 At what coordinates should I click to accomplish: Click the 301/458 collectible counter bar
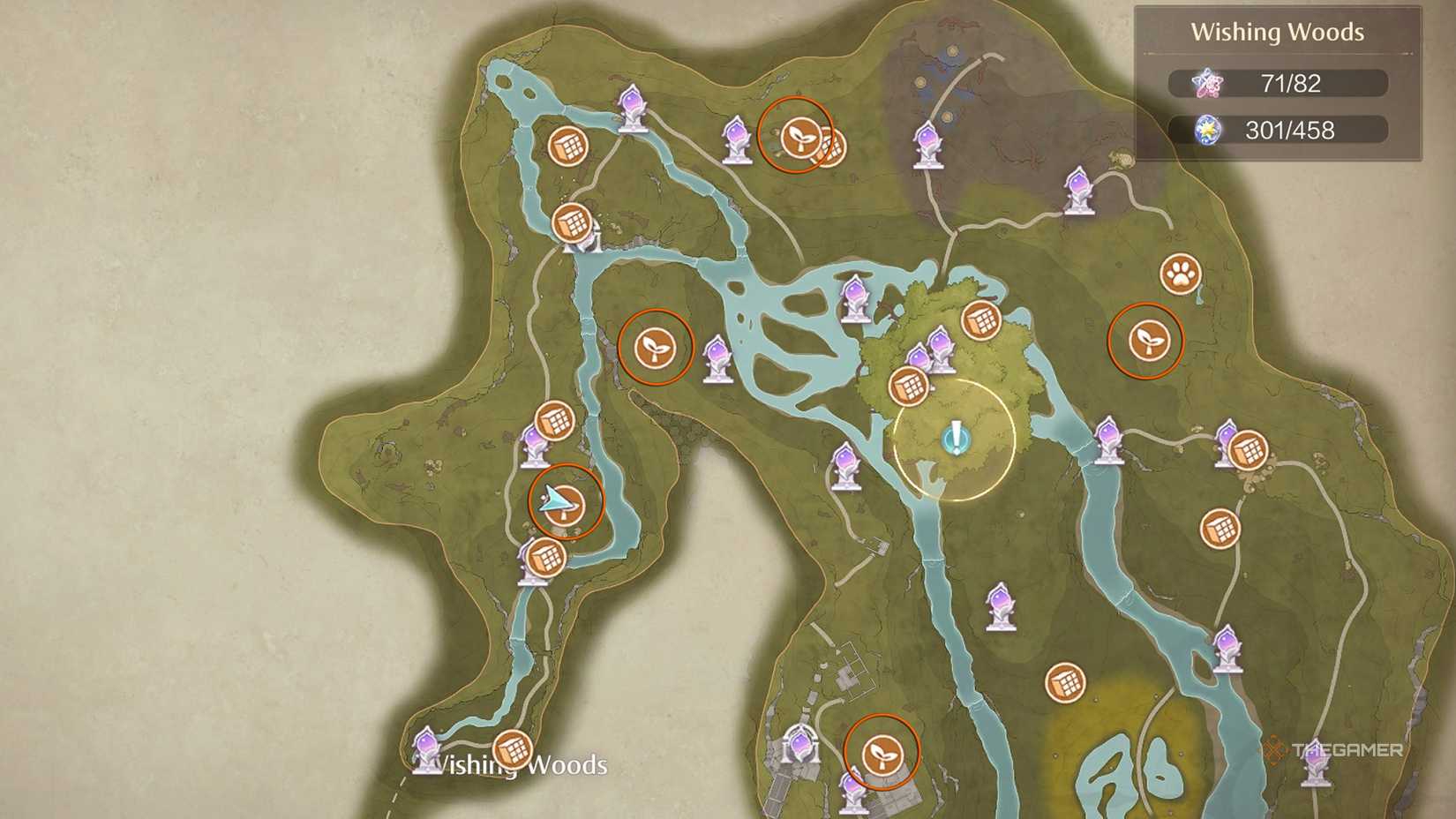1279,130
